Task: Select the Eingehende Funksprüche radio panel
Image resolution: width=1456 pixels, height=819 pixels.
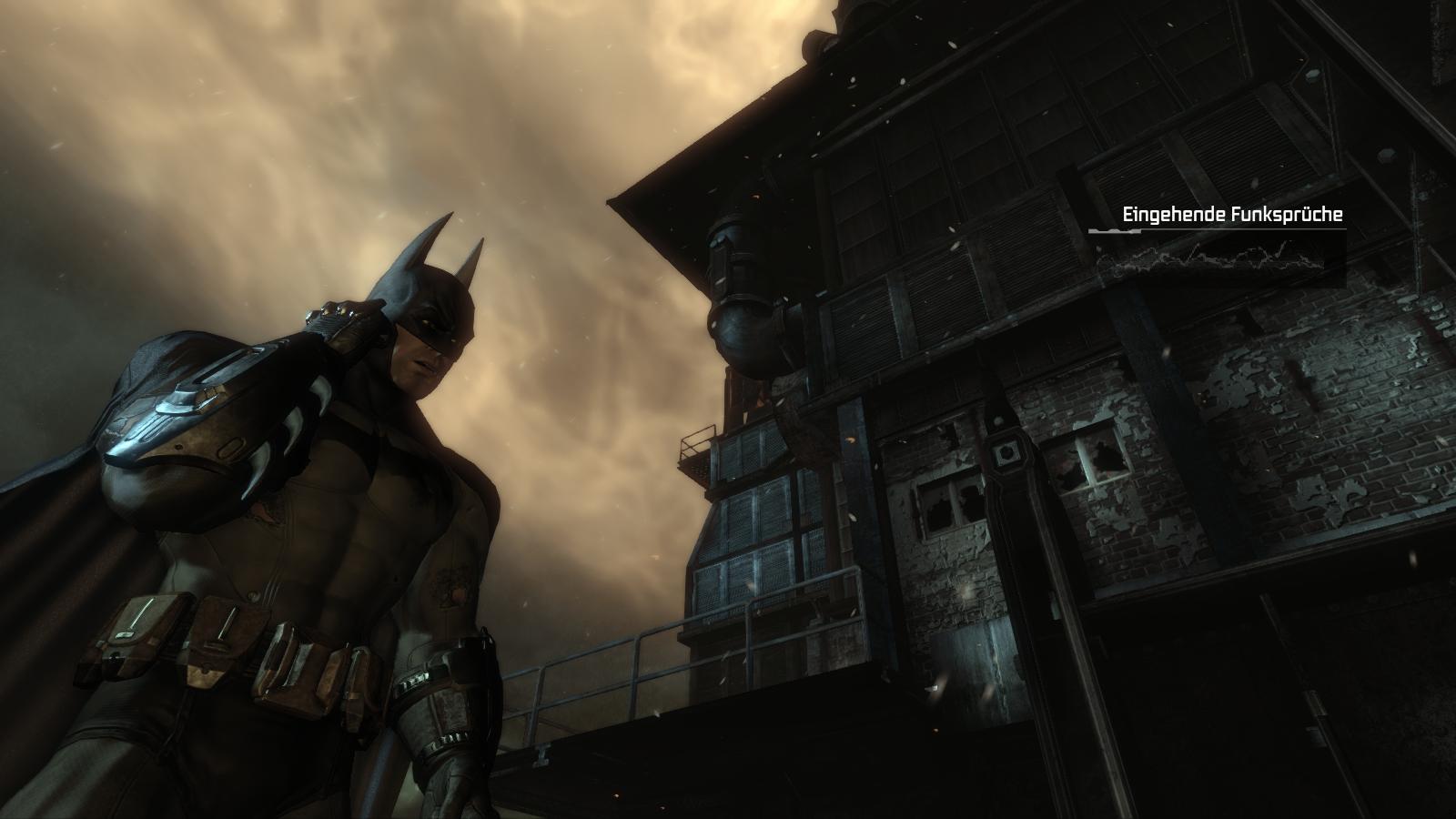Action: click(x=1218, y=241)
